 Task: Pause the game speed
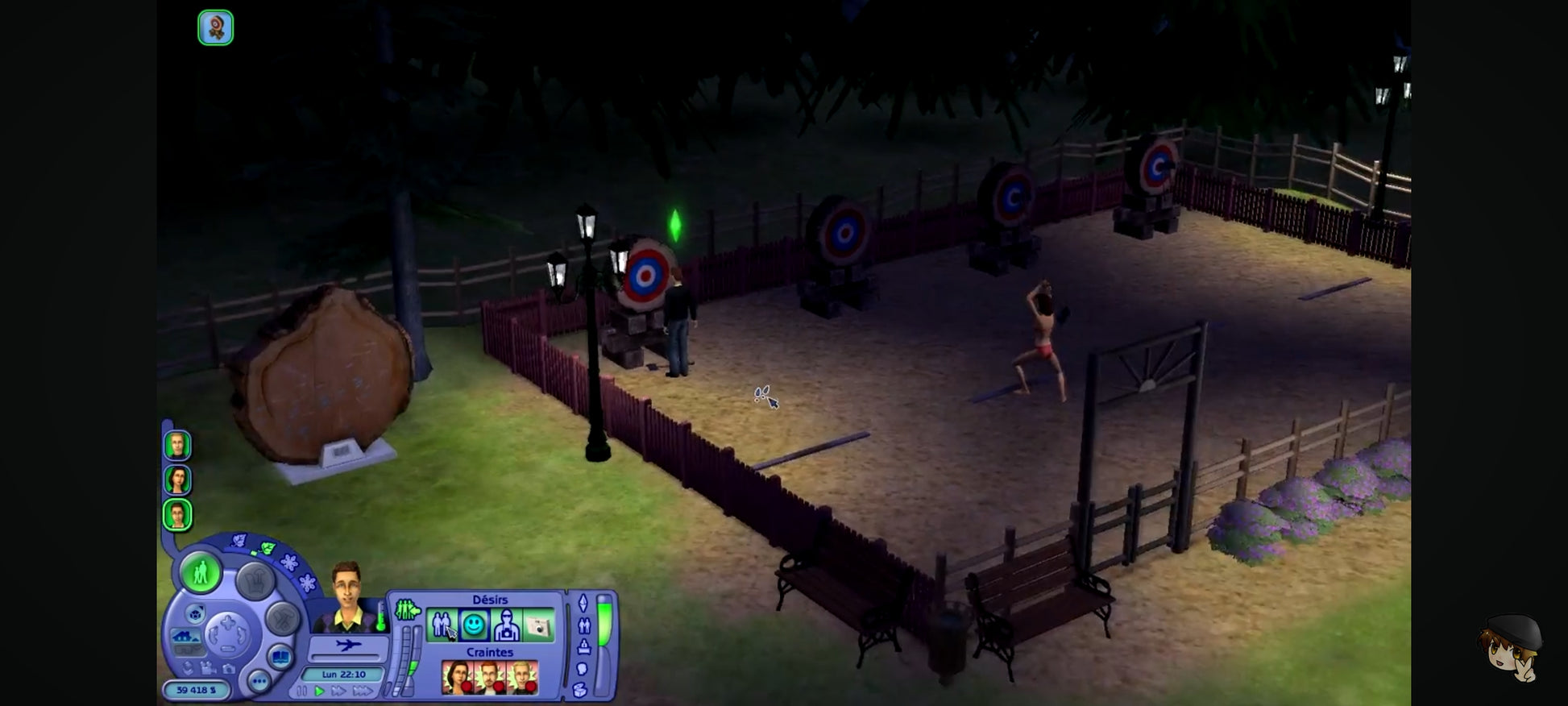click(301, 691)
